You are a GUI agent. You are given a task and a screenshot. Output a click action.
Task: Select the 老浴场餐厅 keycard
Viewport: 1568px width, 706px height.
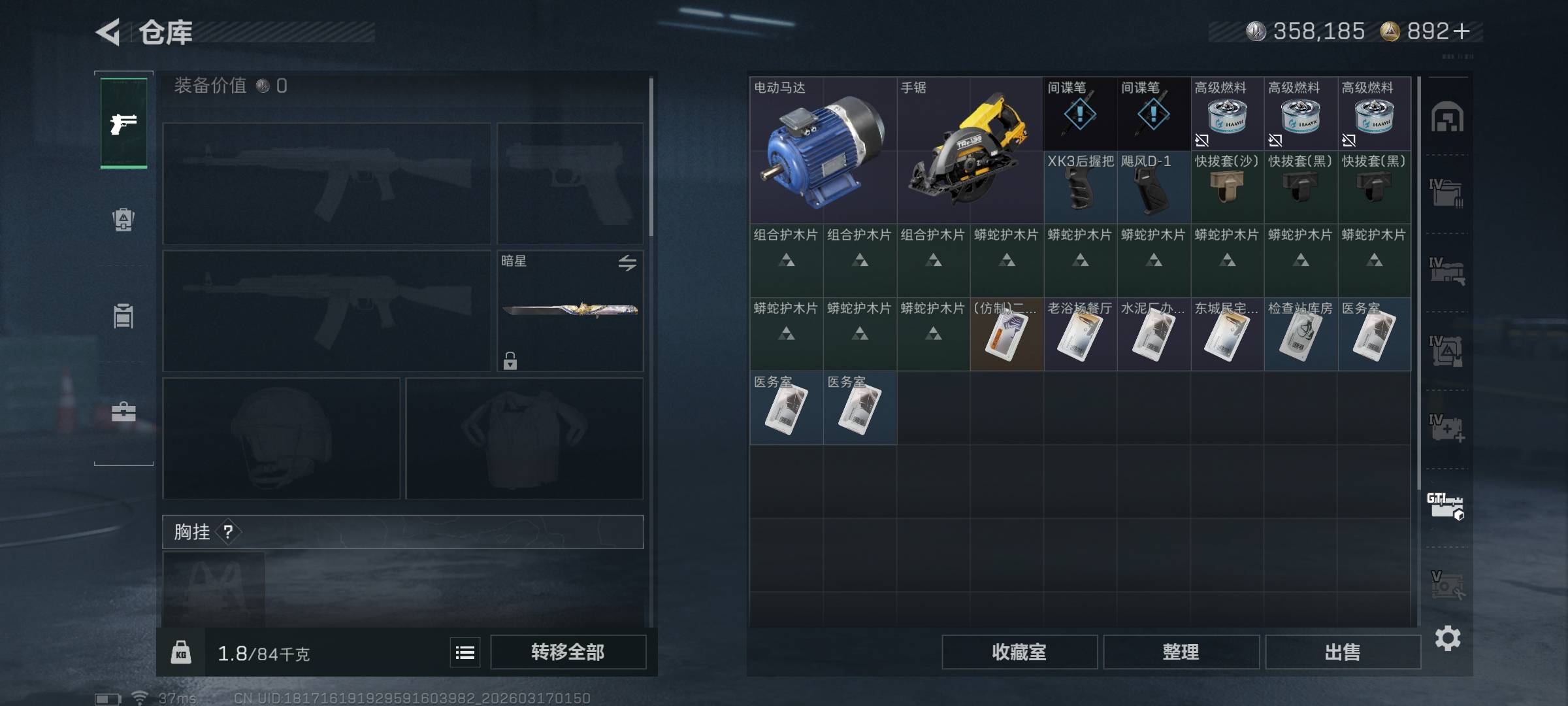point(1080,335)
